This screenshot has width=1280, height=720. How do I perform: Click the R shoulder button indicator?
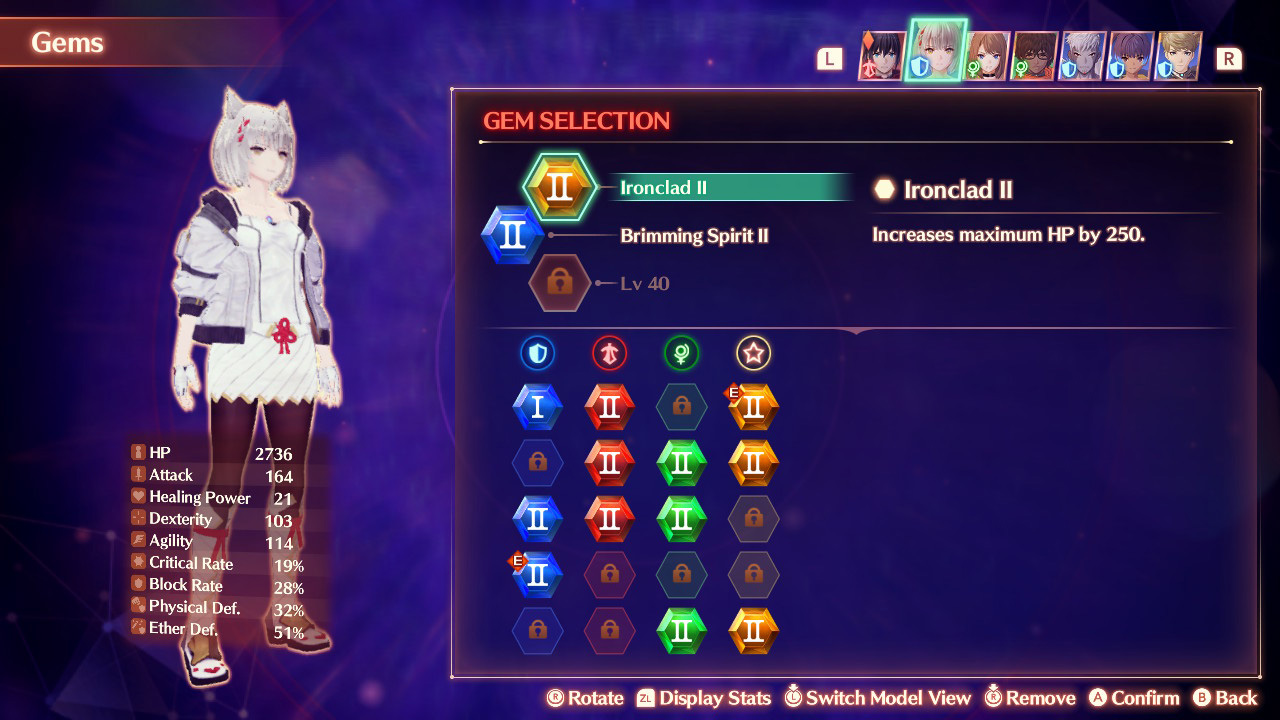(1230, 58)
